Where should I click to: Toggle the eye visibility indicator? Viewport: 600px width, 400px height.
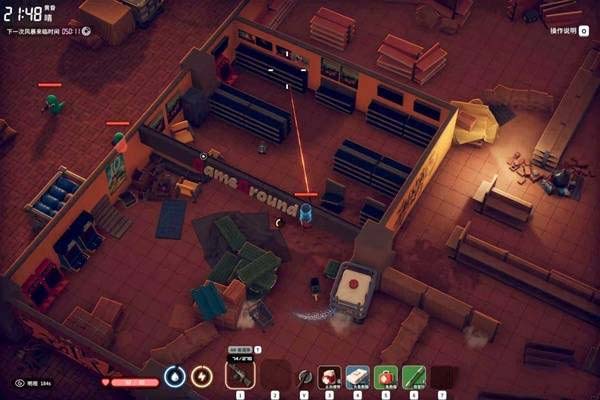(20, 382)
